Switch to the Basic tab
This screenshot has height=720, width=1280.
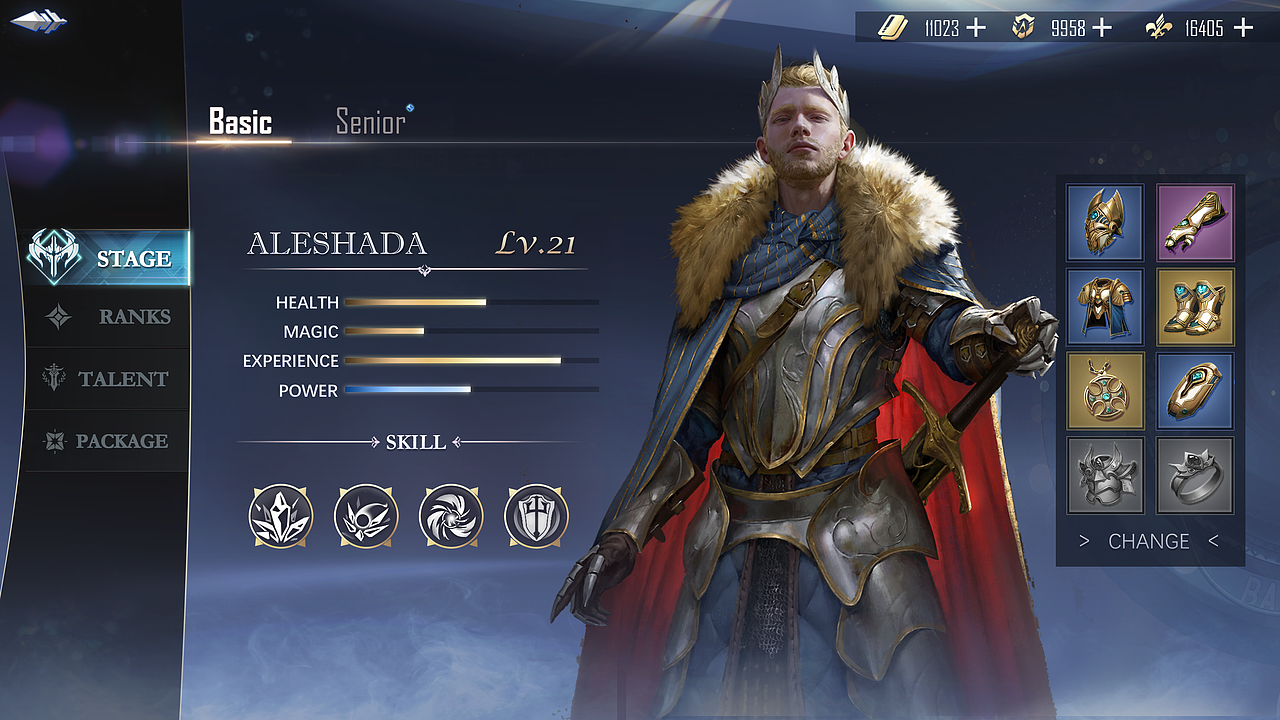[x=240, y=122]
